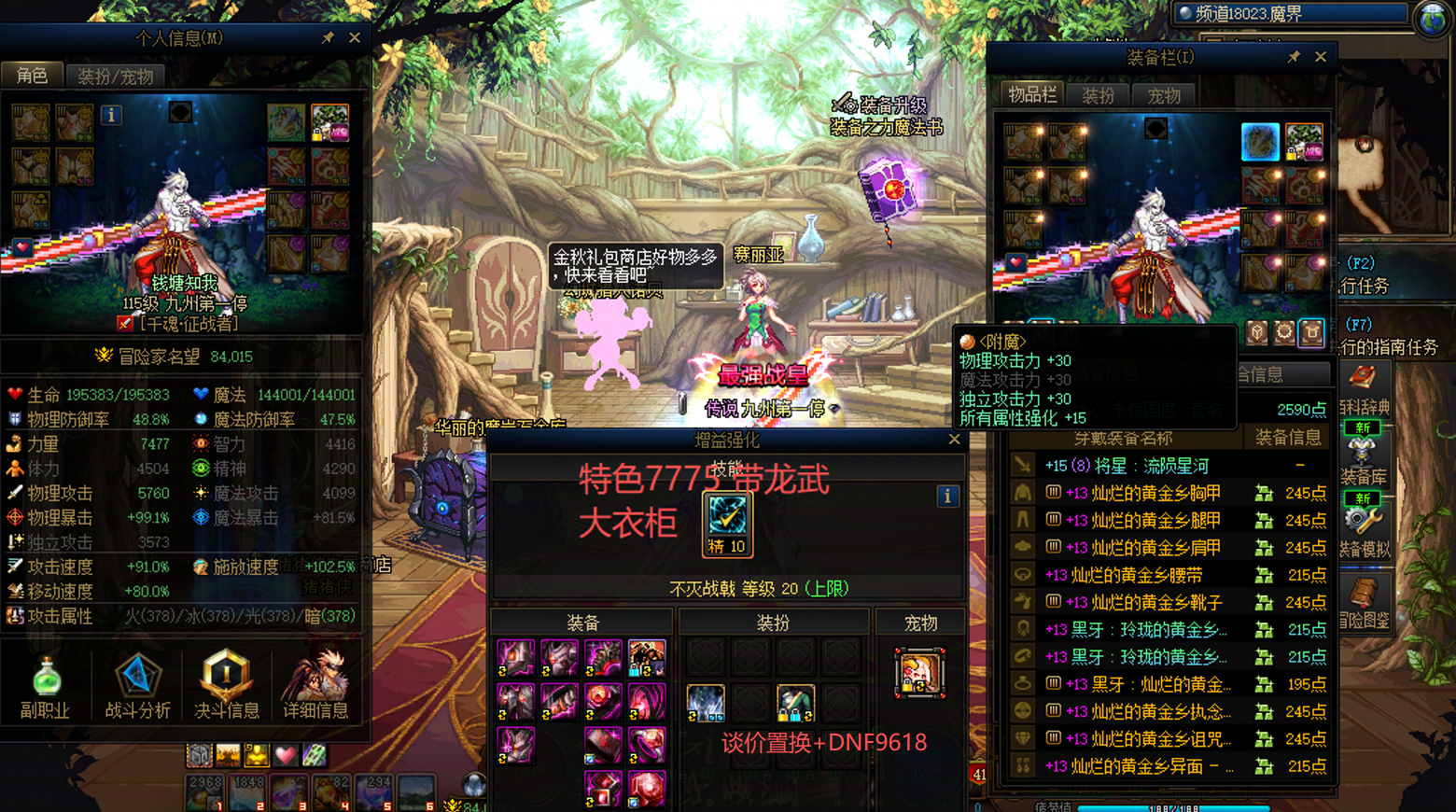The width and height of the screenshot is (1456, 812).
Task: Close the 增益强化 buff enhancement panel
Action: pyautogui.click(x=954, y=439)
